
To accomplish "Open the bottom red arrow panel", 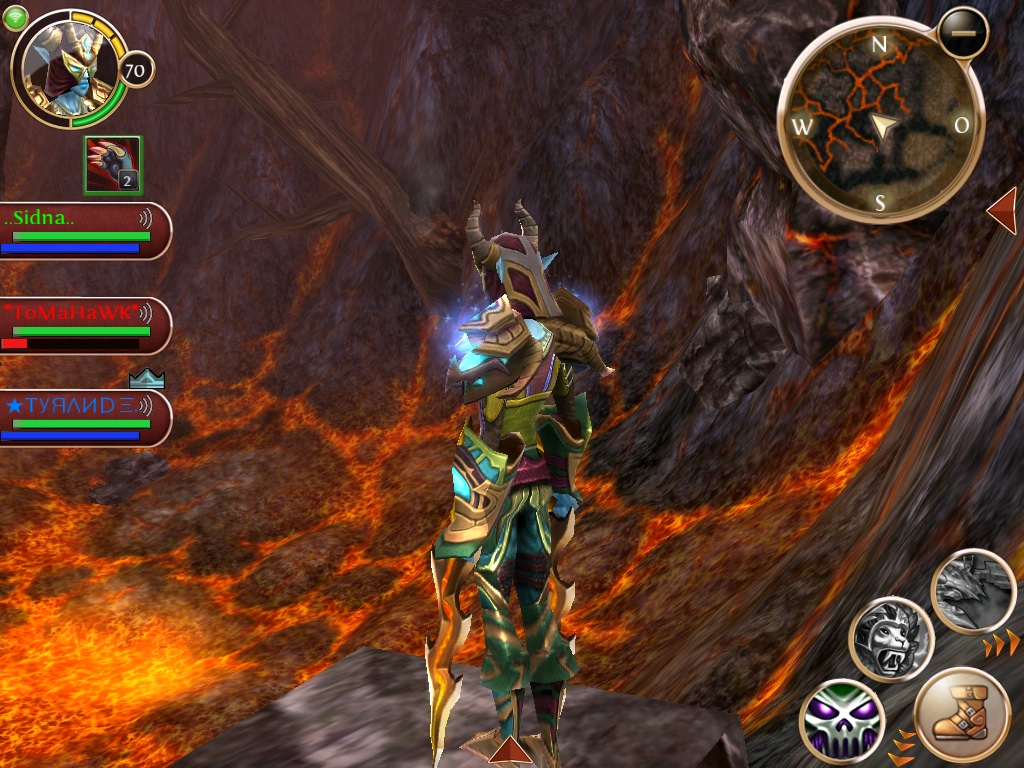I will point(510,749).
